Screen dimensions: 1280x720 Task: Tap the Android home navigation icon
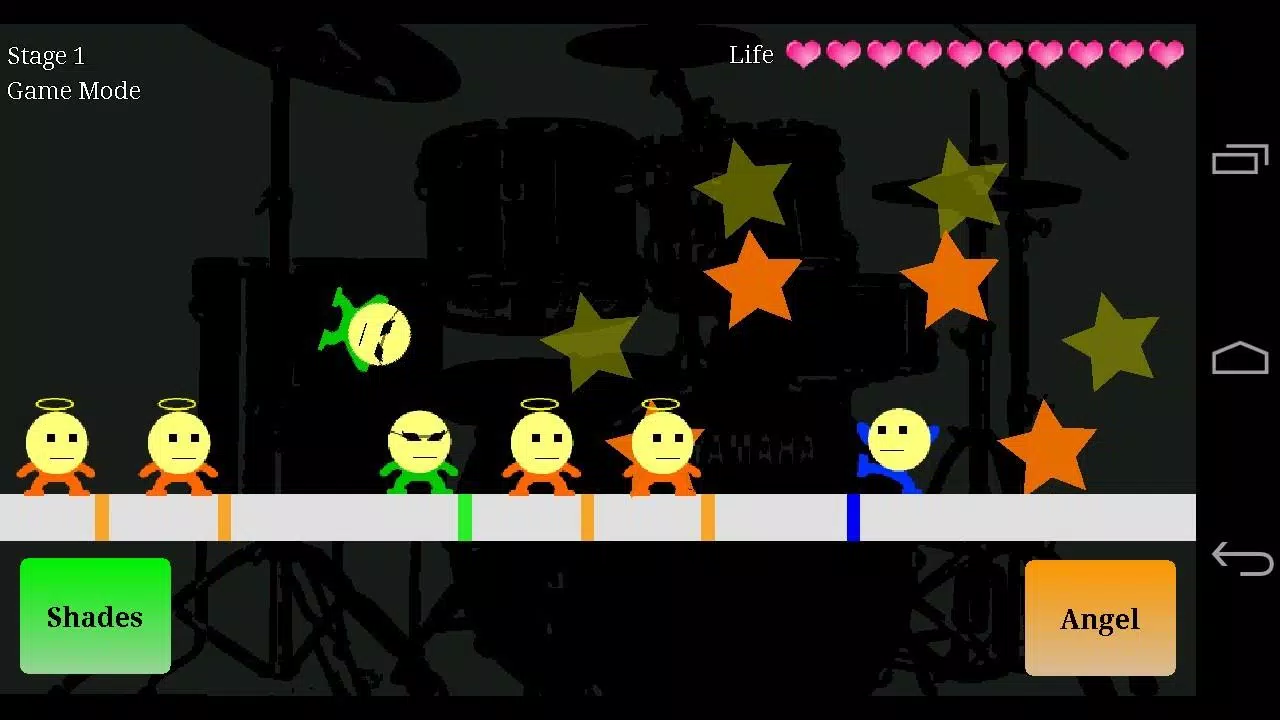(x=1240, y=358)
